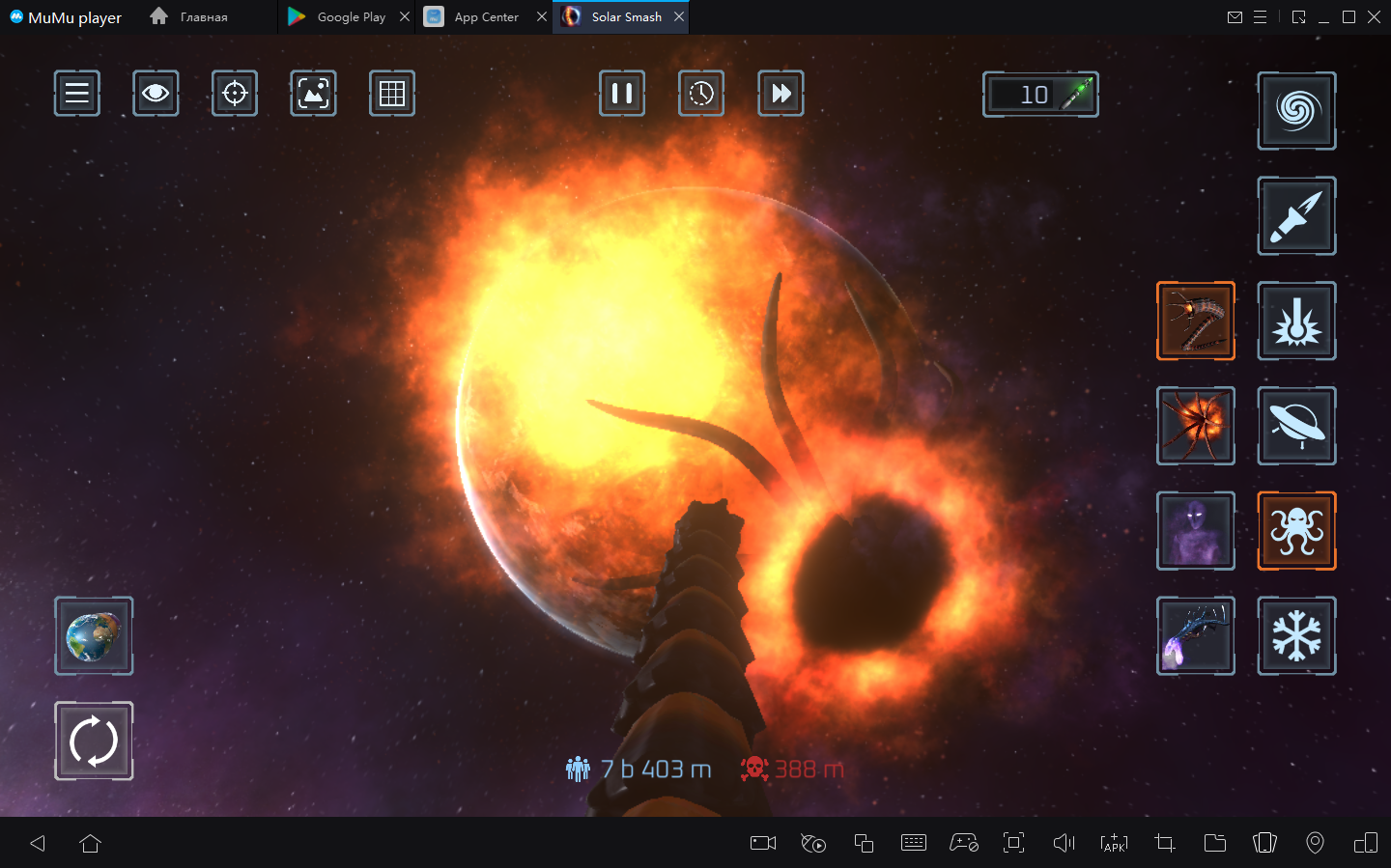This screenshot has width=1391, height=868.
Task: Toggle the grid overlay button
Action: click(x=392, y=94)
